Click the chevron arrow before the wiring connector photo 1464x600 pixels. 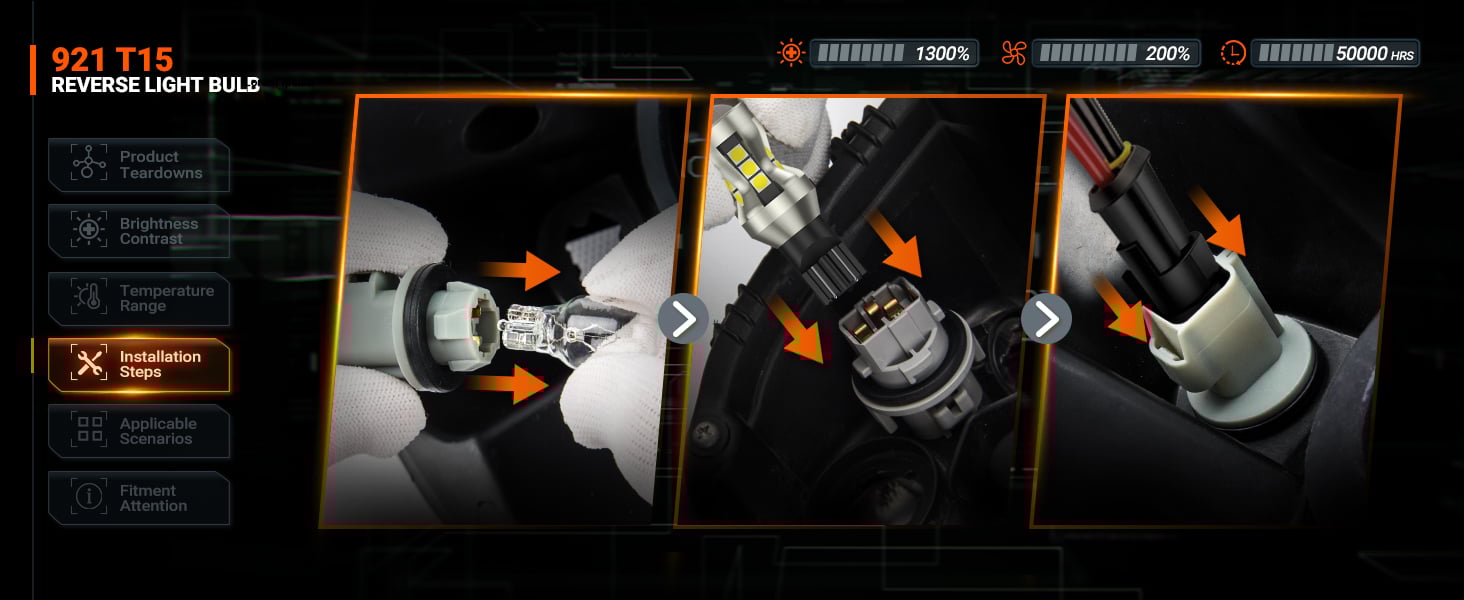1046,319
